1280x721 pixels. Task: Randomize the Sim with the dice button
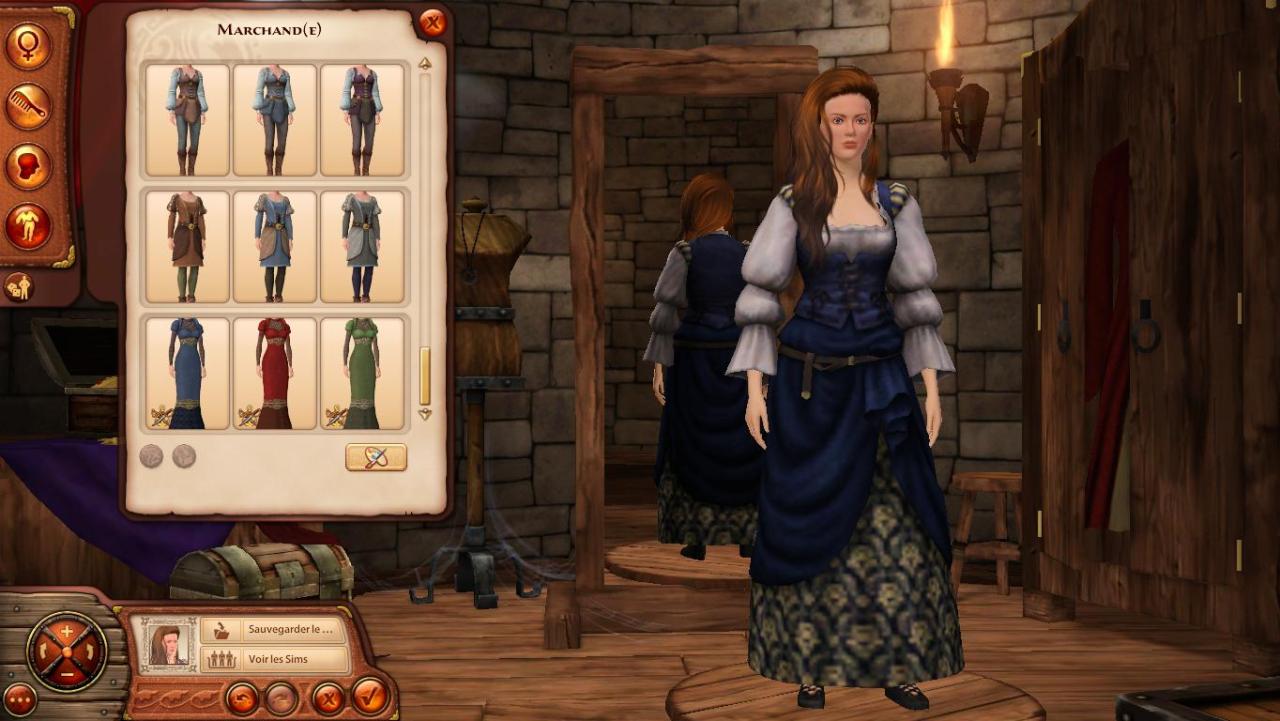(19, 287)
